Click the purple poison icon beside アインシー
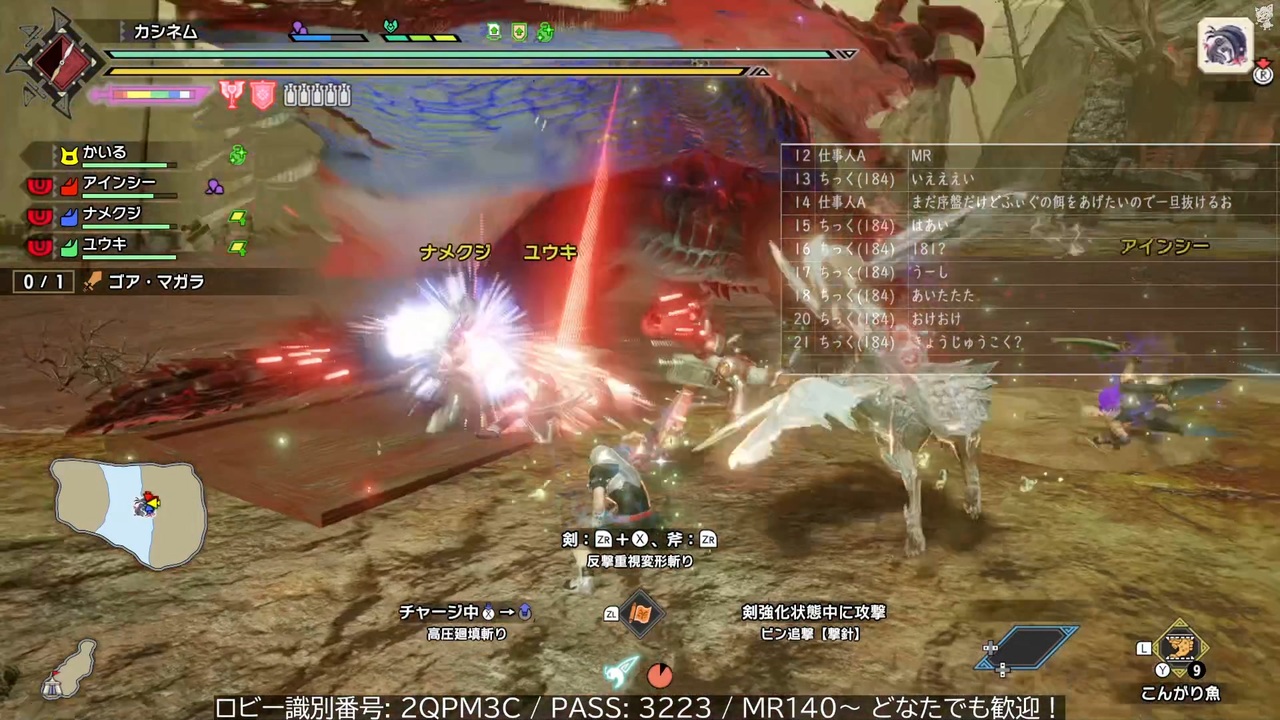 (215, 186)
